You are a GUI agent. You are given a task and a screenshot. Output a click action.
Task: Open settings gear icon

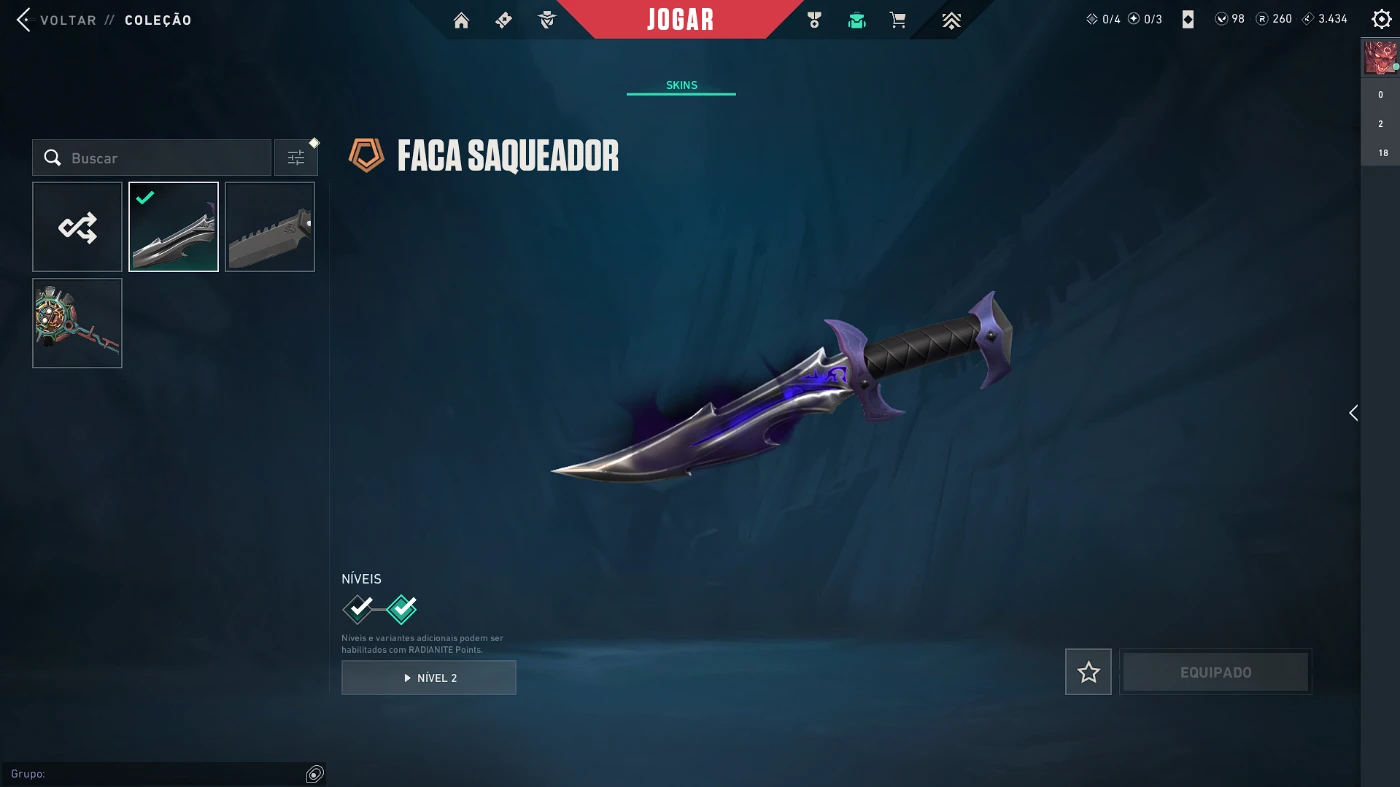point(1381,19)
